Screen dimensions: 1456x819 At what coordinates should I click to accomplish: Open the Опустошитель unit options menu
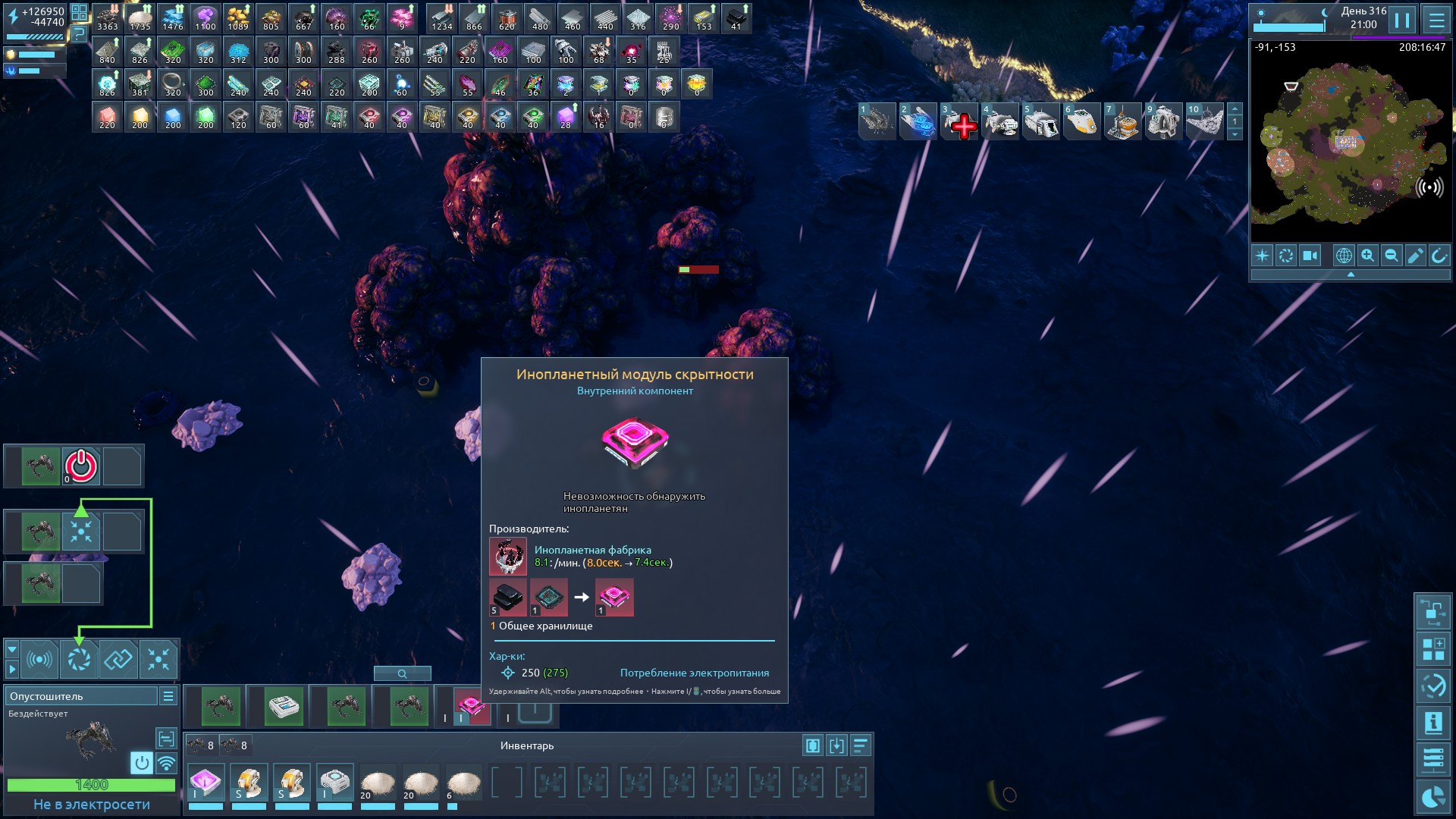(168, 696)
